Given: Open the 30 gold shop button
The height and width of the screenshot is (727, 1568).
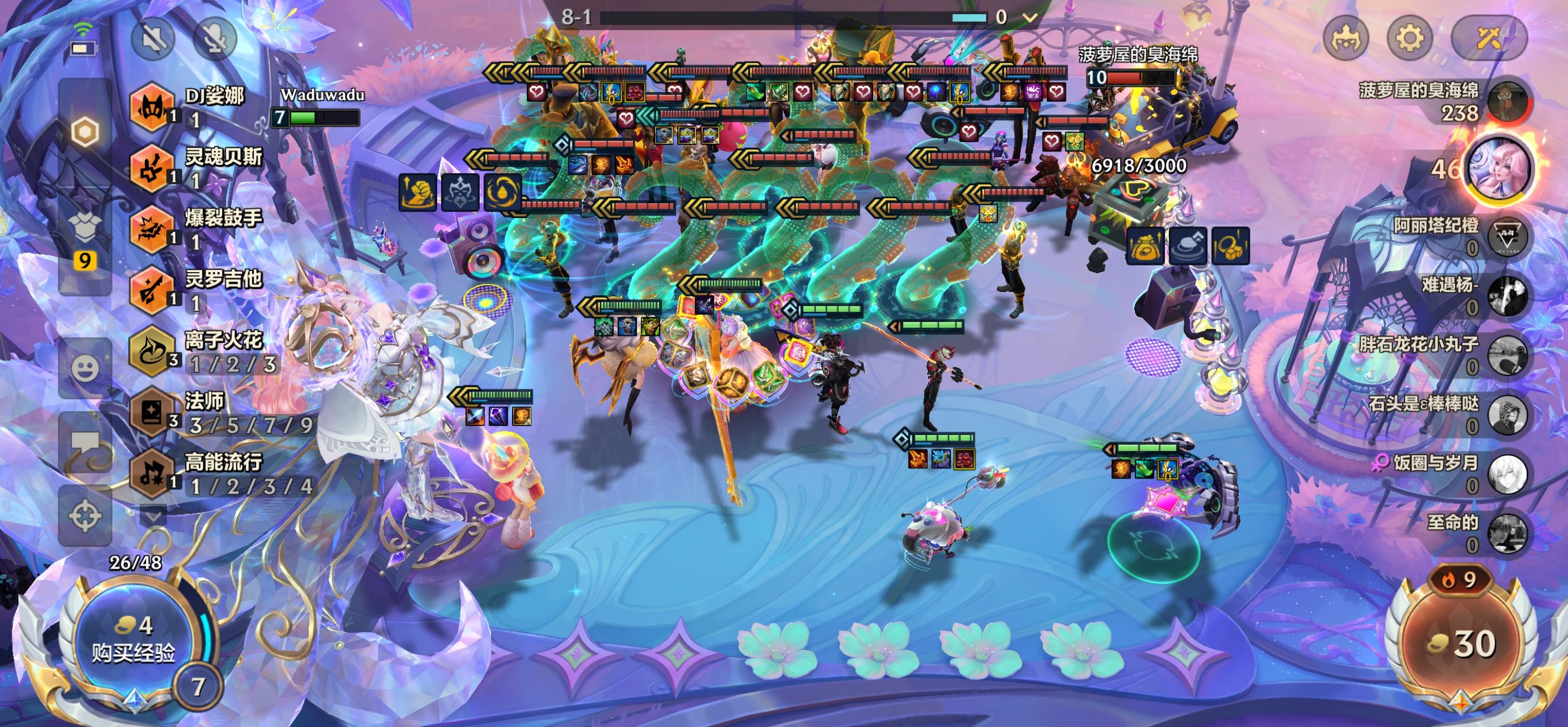Looking at the screenshot, I should click(1461, 644).
